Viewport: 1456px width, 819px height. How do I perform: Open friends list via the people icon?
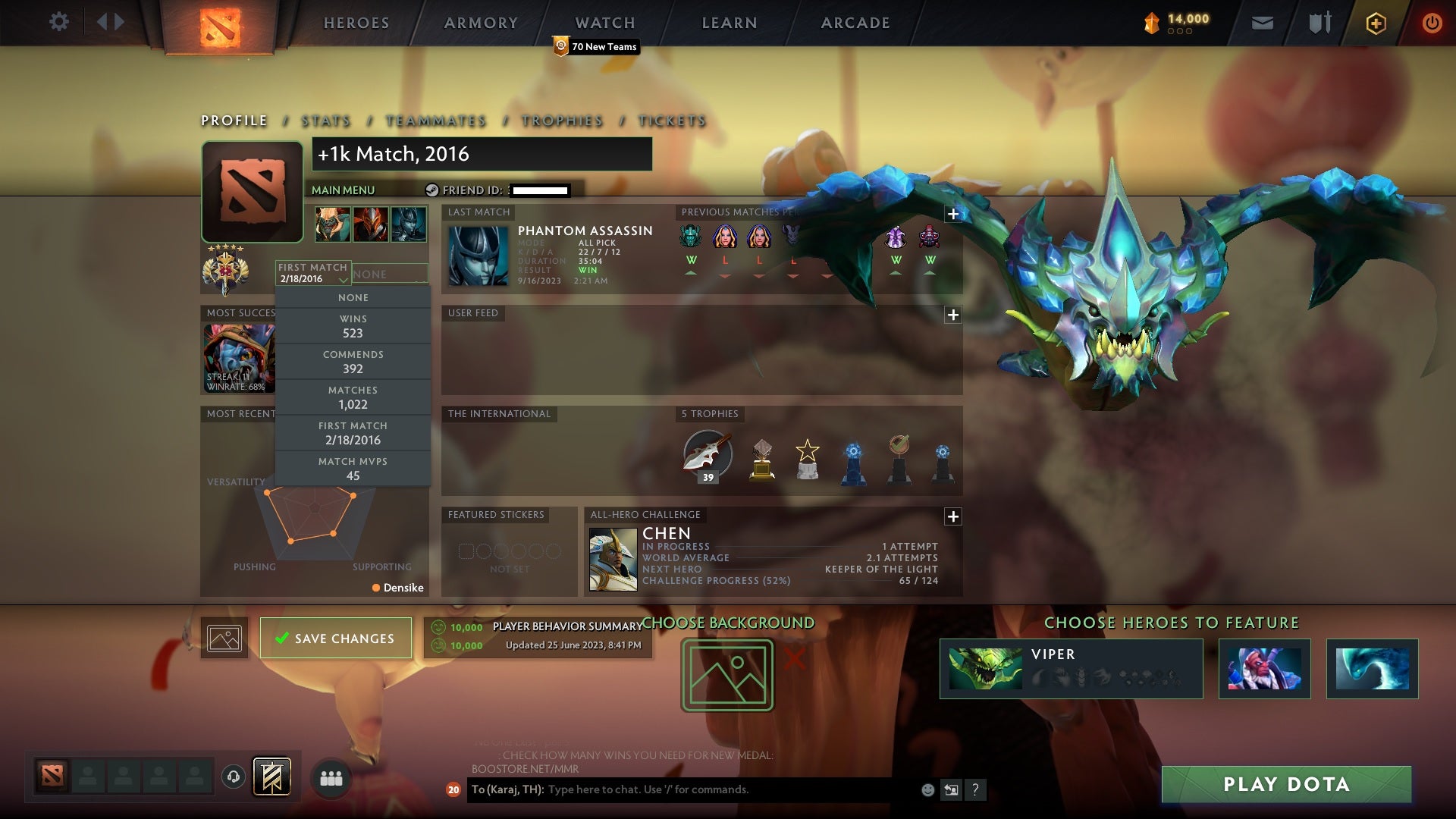(x=331, y=778)
